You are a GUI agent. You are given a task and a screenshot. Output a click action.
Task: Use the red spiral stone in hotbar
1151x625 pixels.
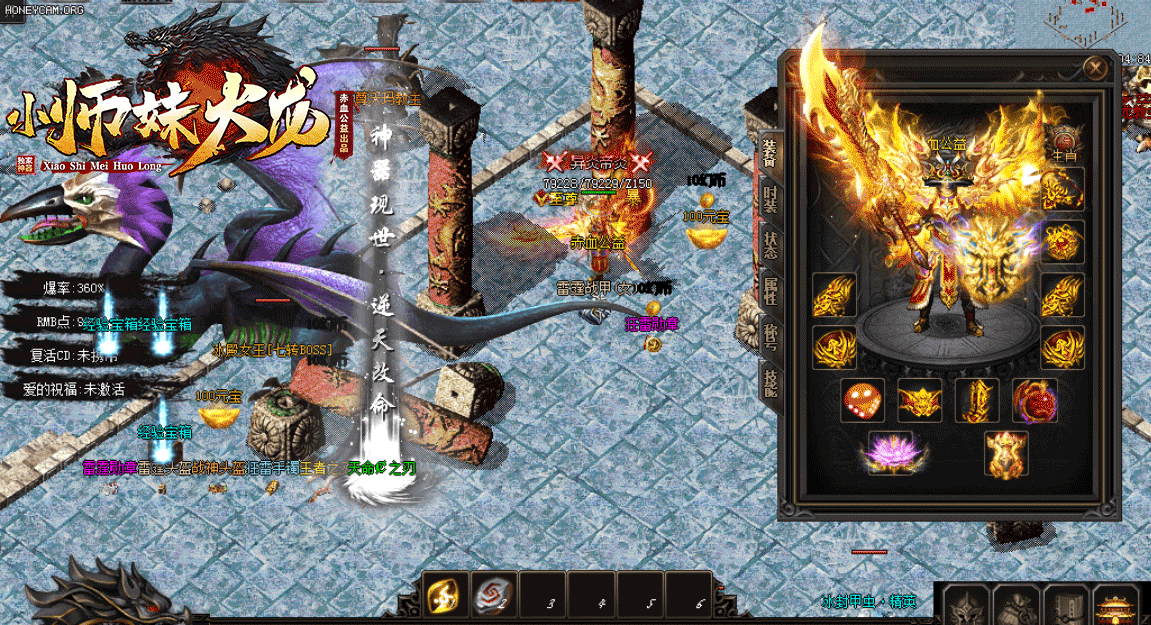(492, 596)
